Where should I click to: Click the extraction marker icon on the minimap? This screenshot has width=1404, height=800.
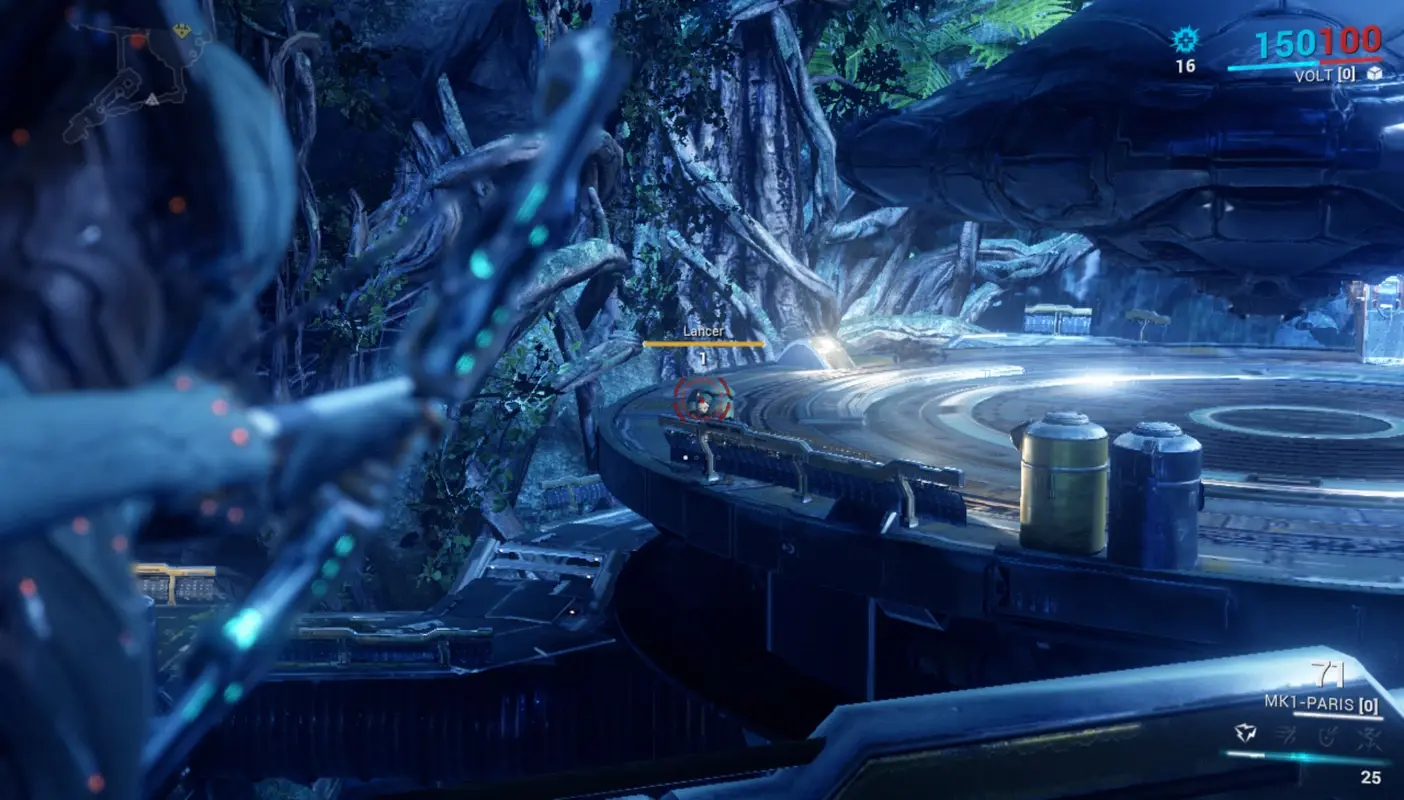[x=181, y=31]
